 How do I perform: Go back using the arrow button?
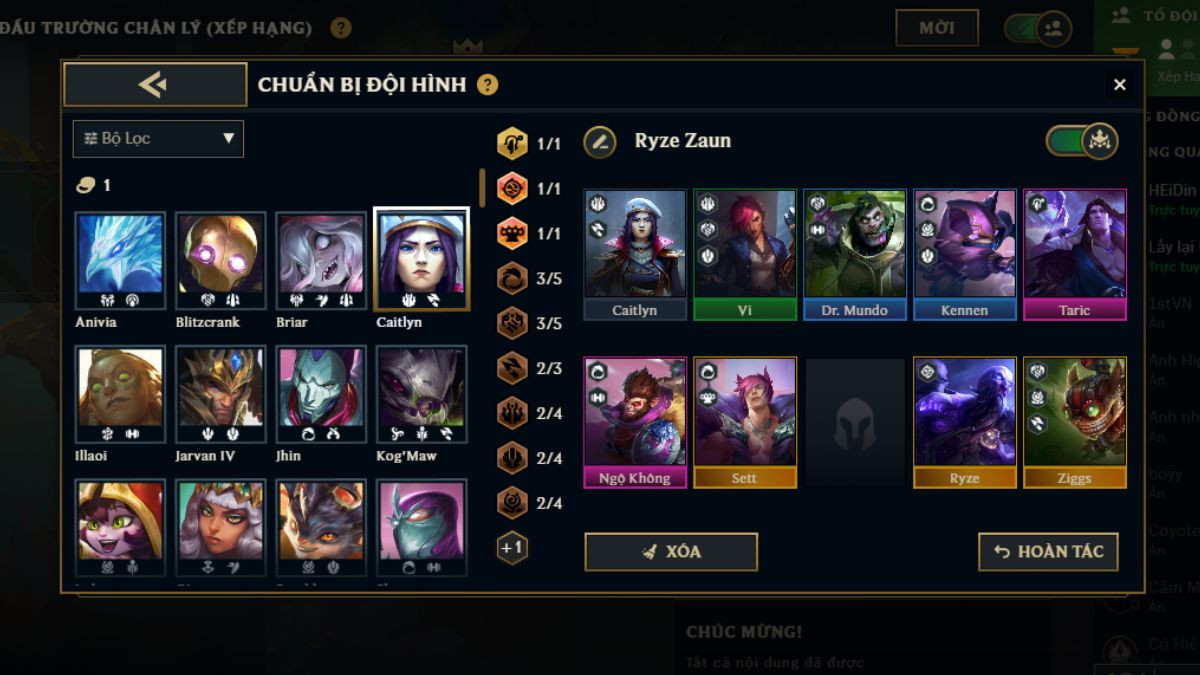(x=155, y=85)
